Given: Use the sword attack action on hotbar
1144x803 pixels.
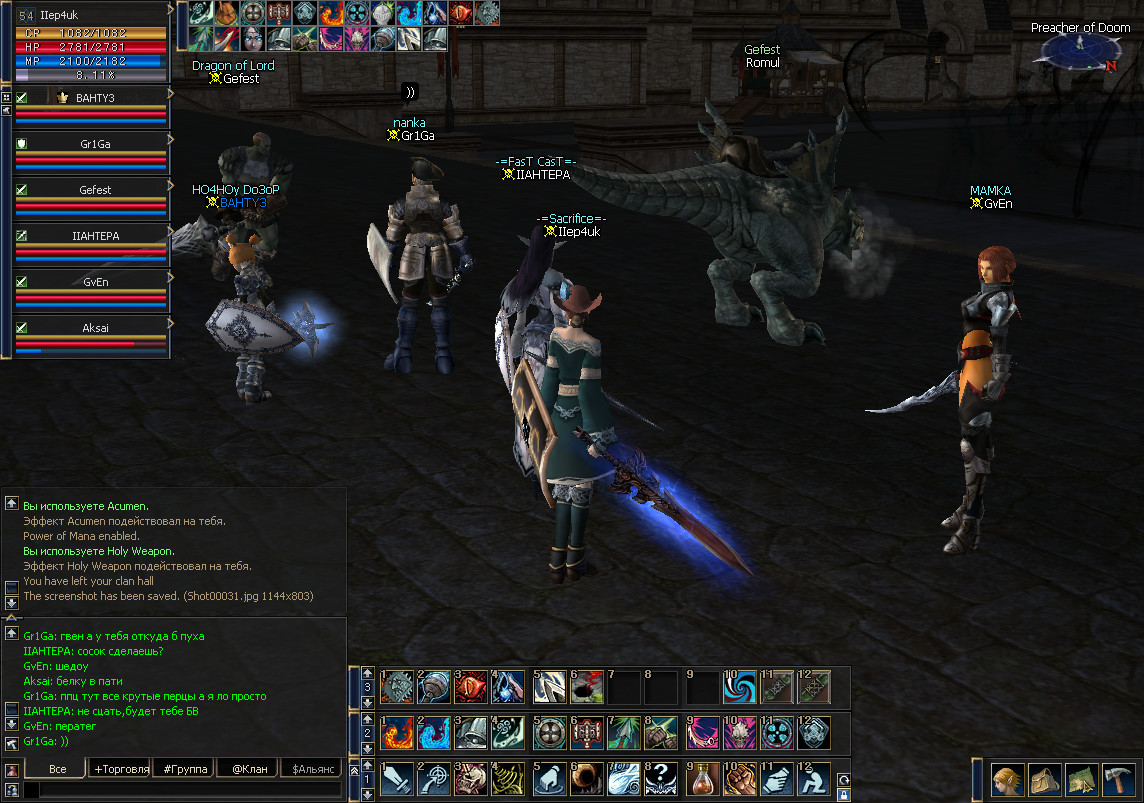Looking at the screenshot, I should (397, 780).
